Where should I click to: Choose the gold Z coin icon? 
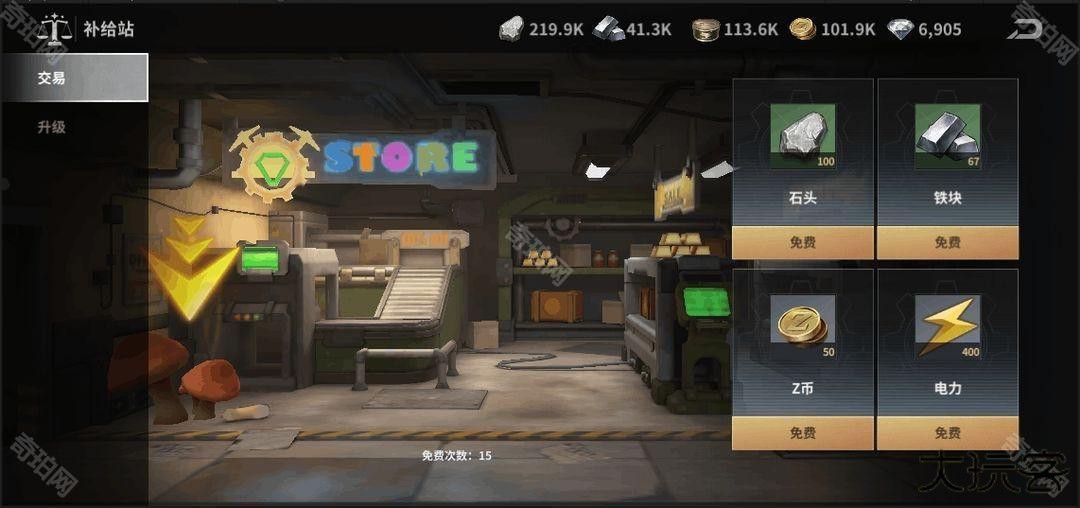[x=802, y=326]
